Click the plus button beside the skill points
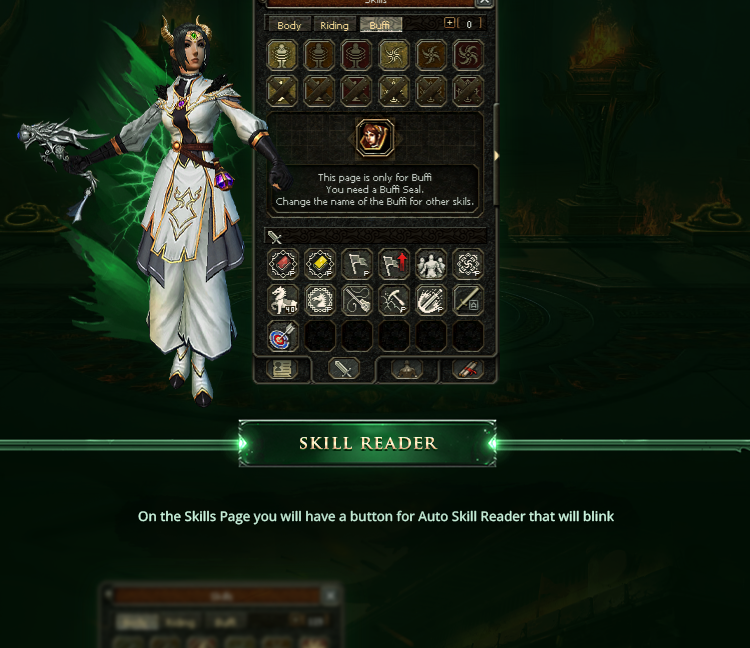Screen dimensions: 750x648 click(449, 24)
